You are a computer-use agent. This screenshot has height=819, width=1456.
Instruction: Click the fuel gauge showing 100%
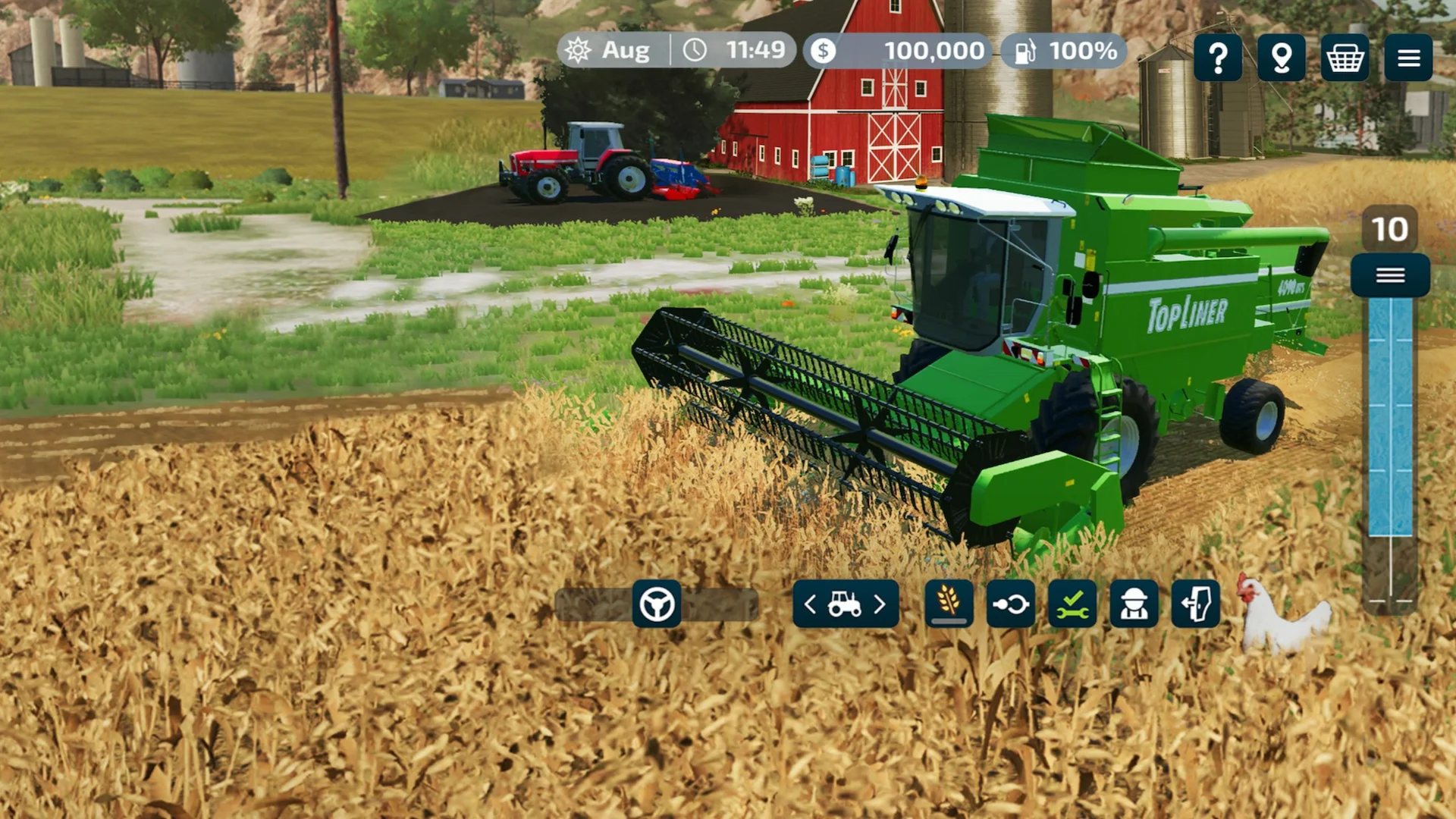click(x=1062, y=51)
